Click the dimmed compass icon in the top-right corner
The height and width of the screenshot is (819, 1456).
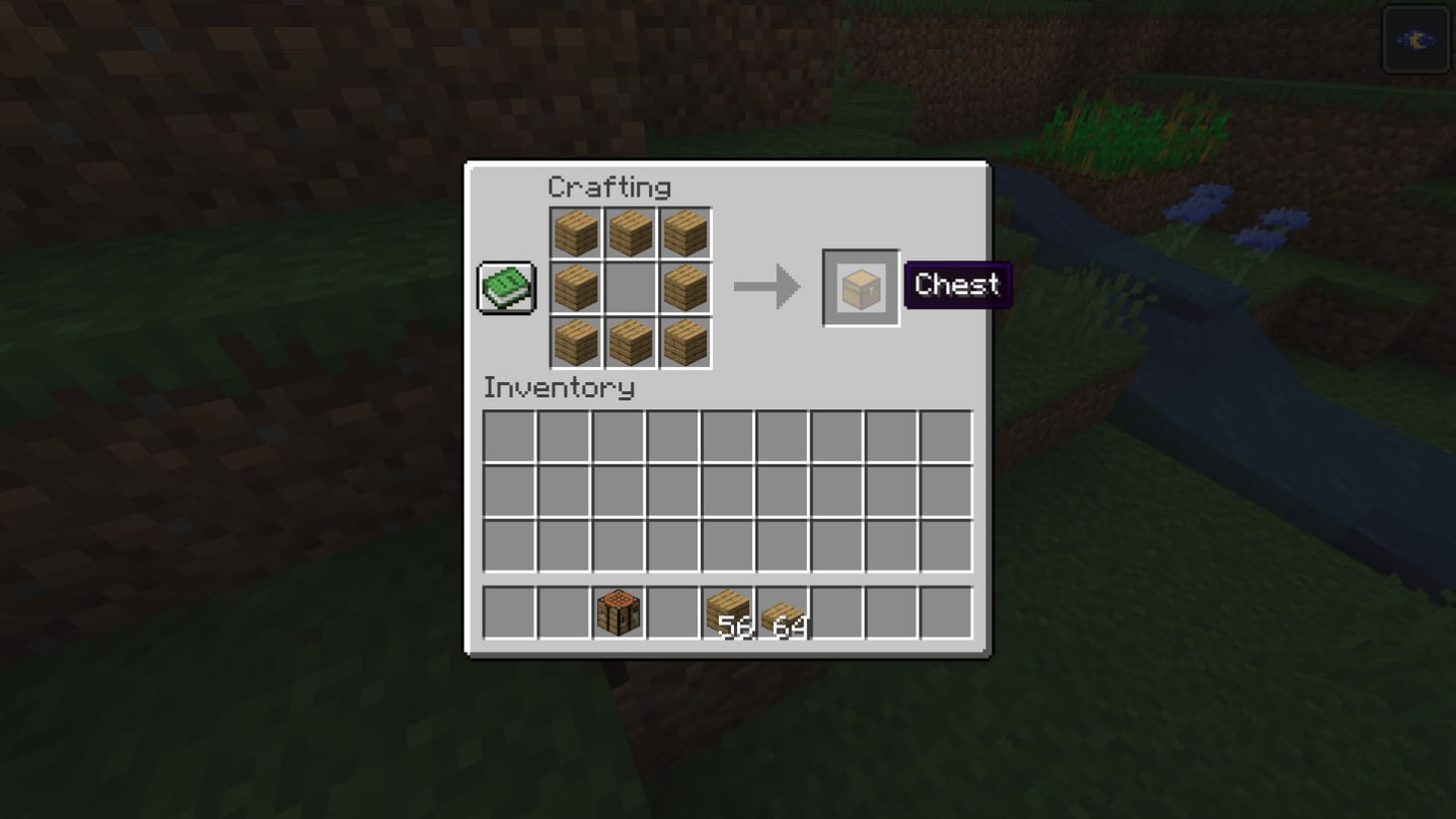pyautogui.click(x=1415, y=39)
